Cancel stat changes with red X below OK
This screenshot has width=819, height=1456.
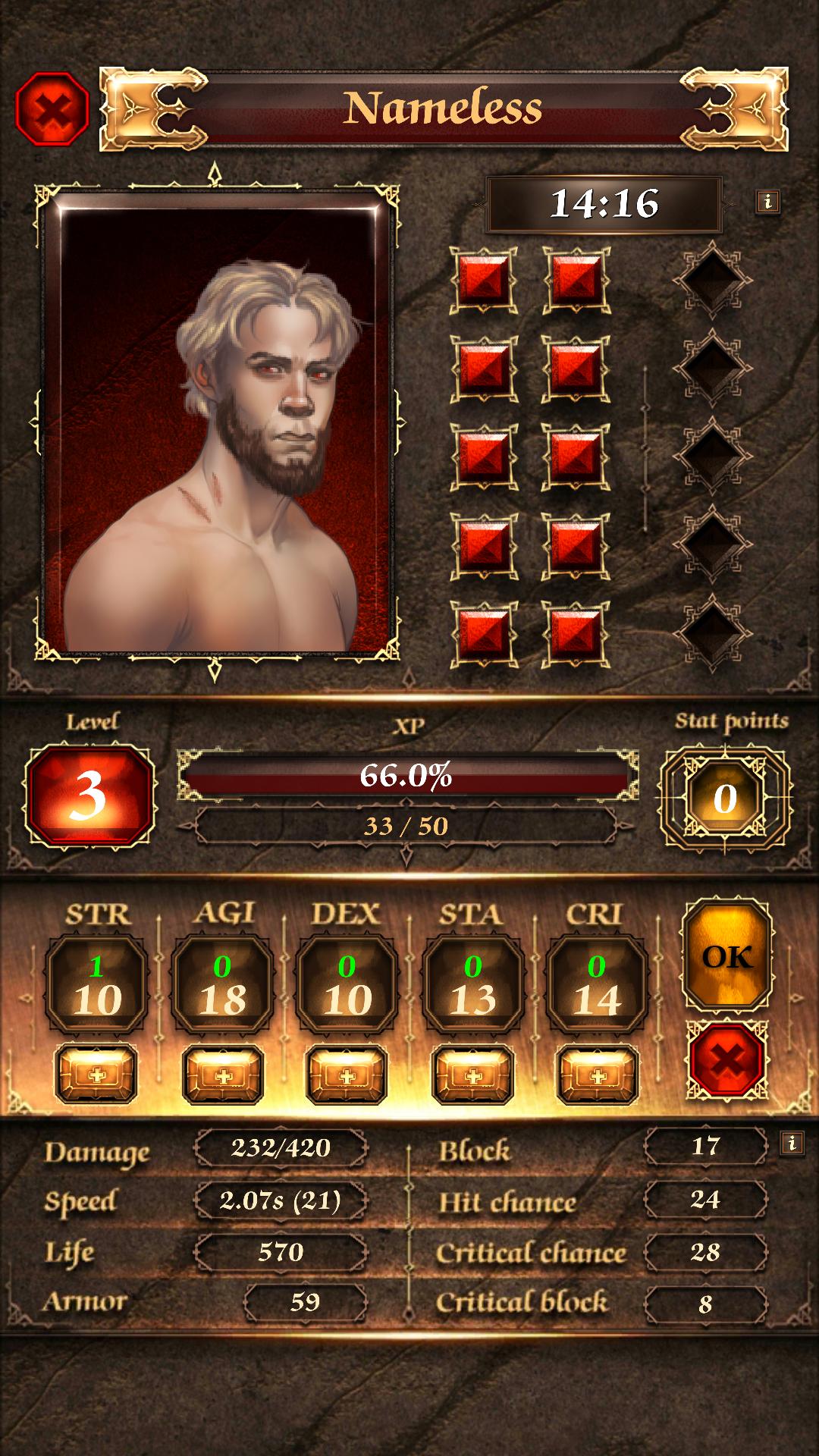coord(727,1059)
